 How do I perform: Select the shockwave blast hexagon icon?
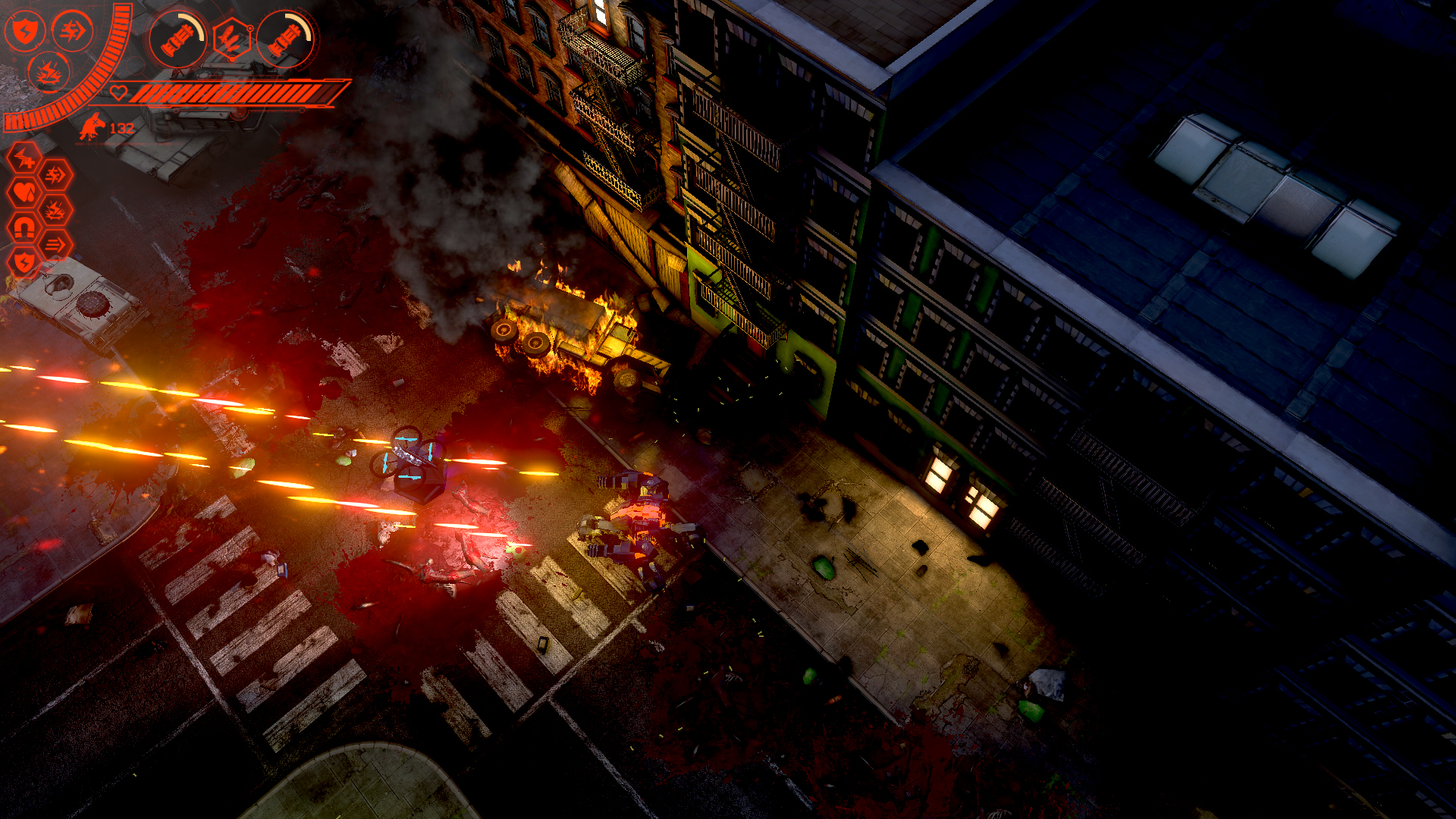pyautogui.click(x=55, y=209)
